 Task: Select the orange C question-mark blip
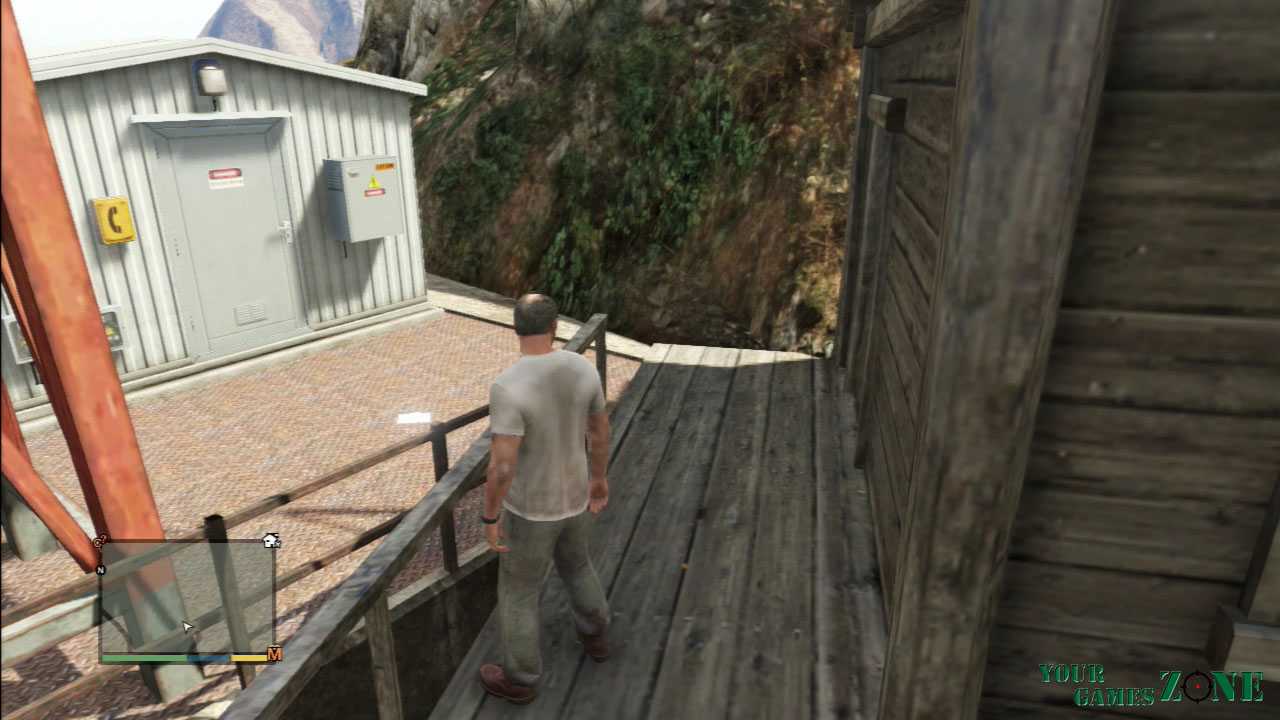pyautogui.click(x=99, y=542)
